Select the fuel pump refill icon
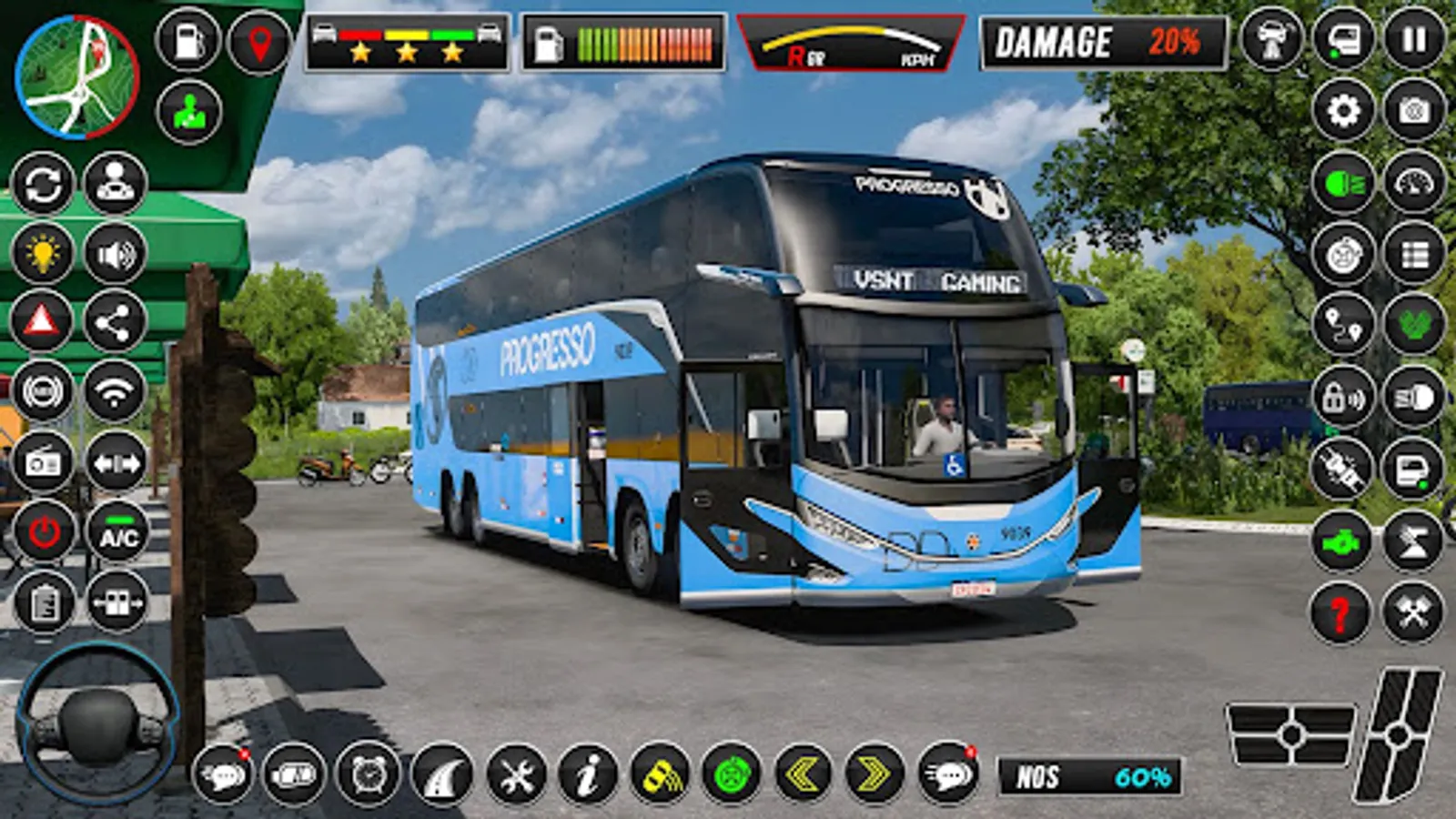1456x819 pixels. point(187,40)
